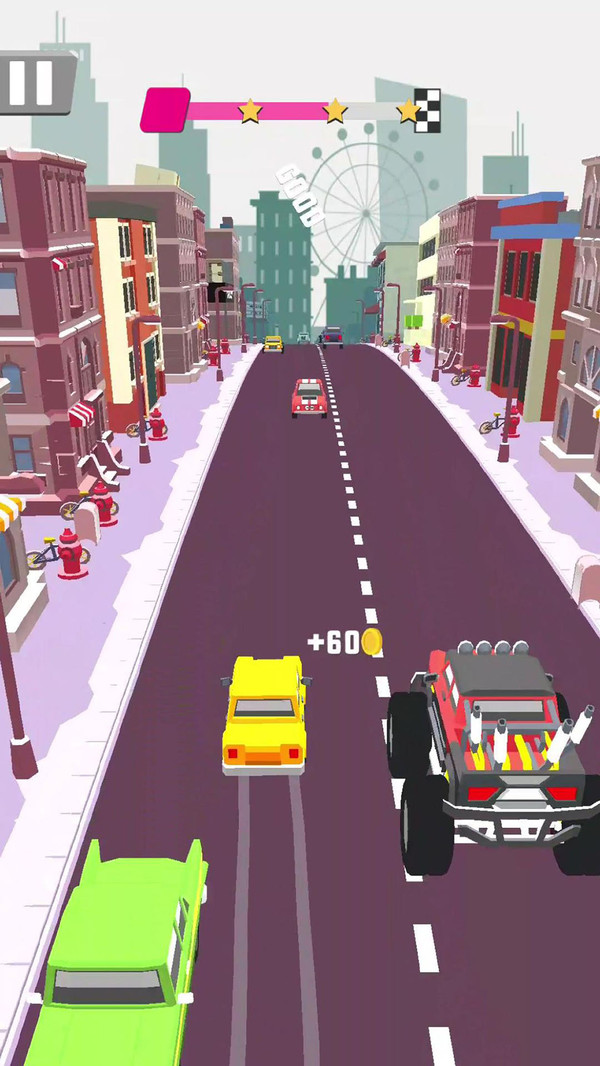600x1066 pixels.
Task: Pause the game with the pause button
Action: 32,82
